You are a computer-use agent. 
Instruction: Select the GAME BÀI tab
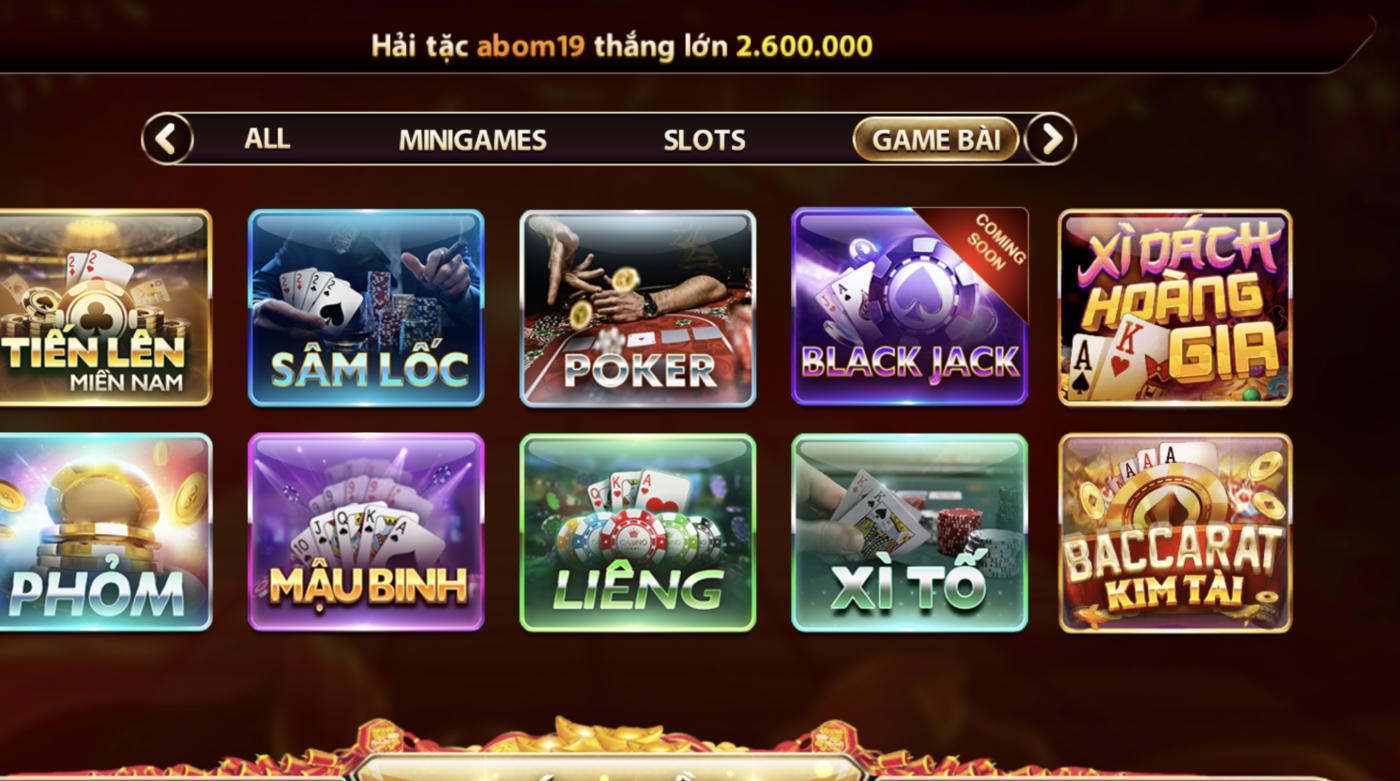click(x=936, y=139)
